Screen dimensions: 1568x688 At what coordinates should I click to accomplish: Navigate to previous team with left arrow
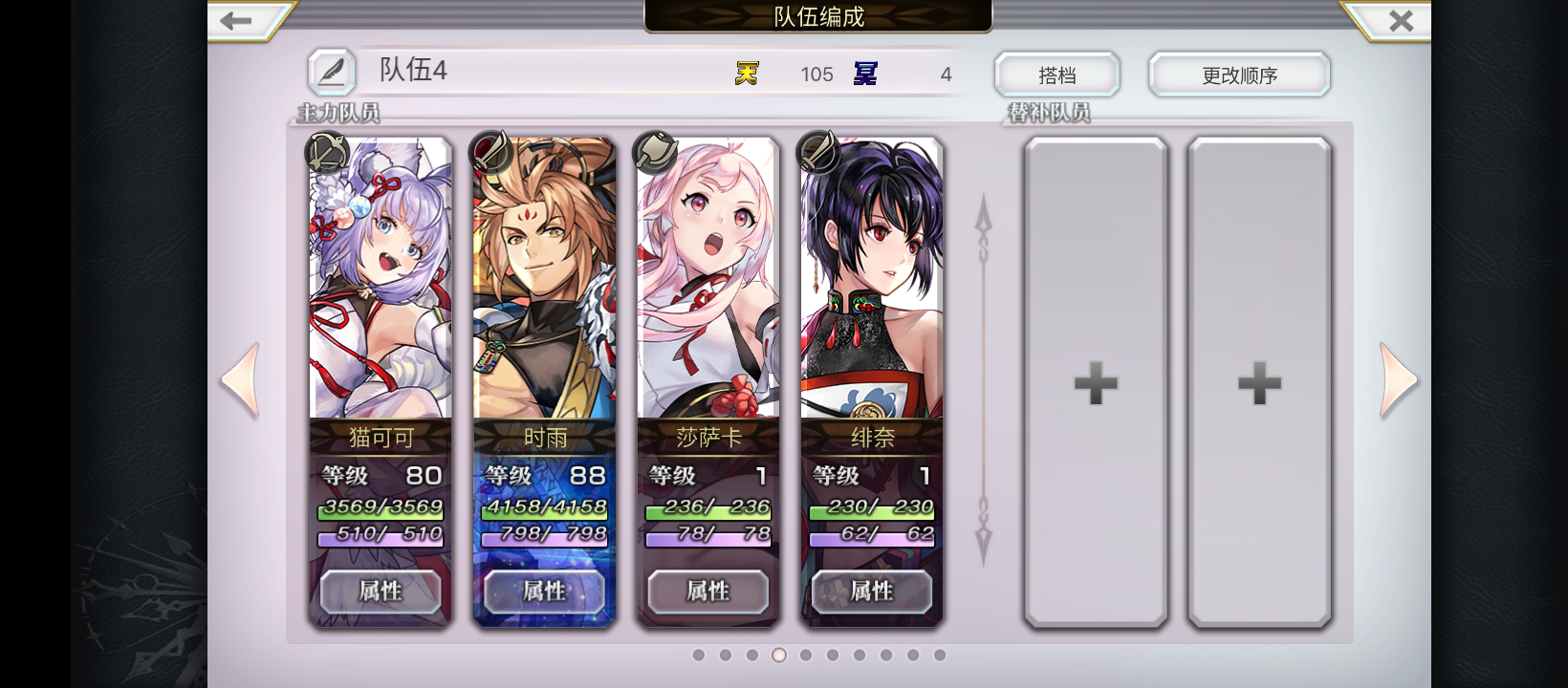[x=242, y=379]
